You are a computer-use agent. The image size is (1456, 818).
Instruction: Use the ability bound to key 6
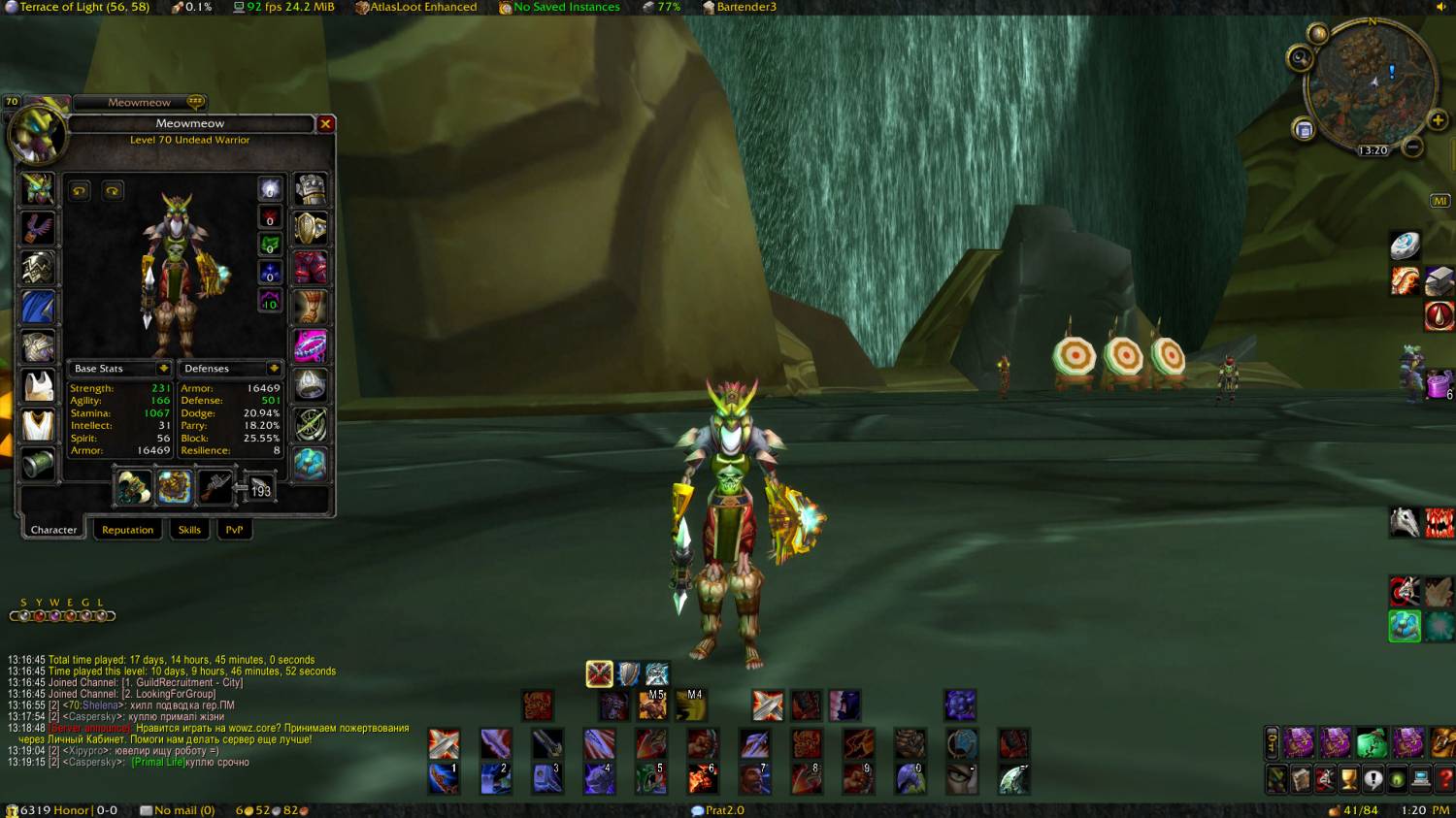(x=703, y=778)
